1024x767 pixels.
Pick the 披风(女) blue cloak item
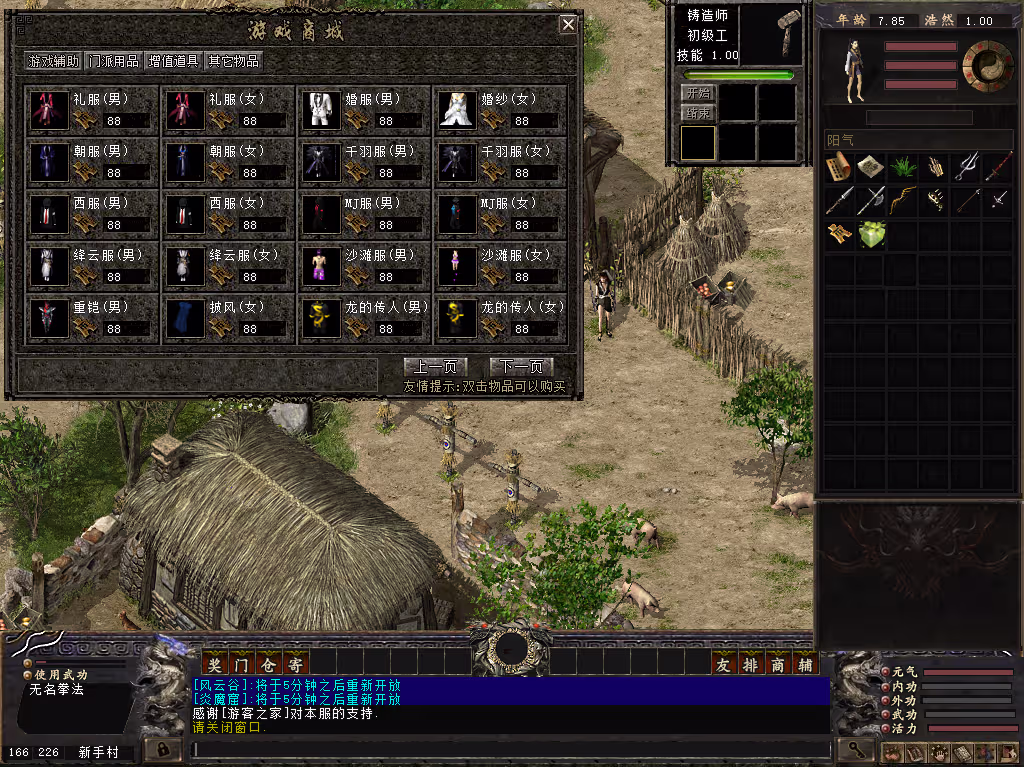(x=184, y=318)
